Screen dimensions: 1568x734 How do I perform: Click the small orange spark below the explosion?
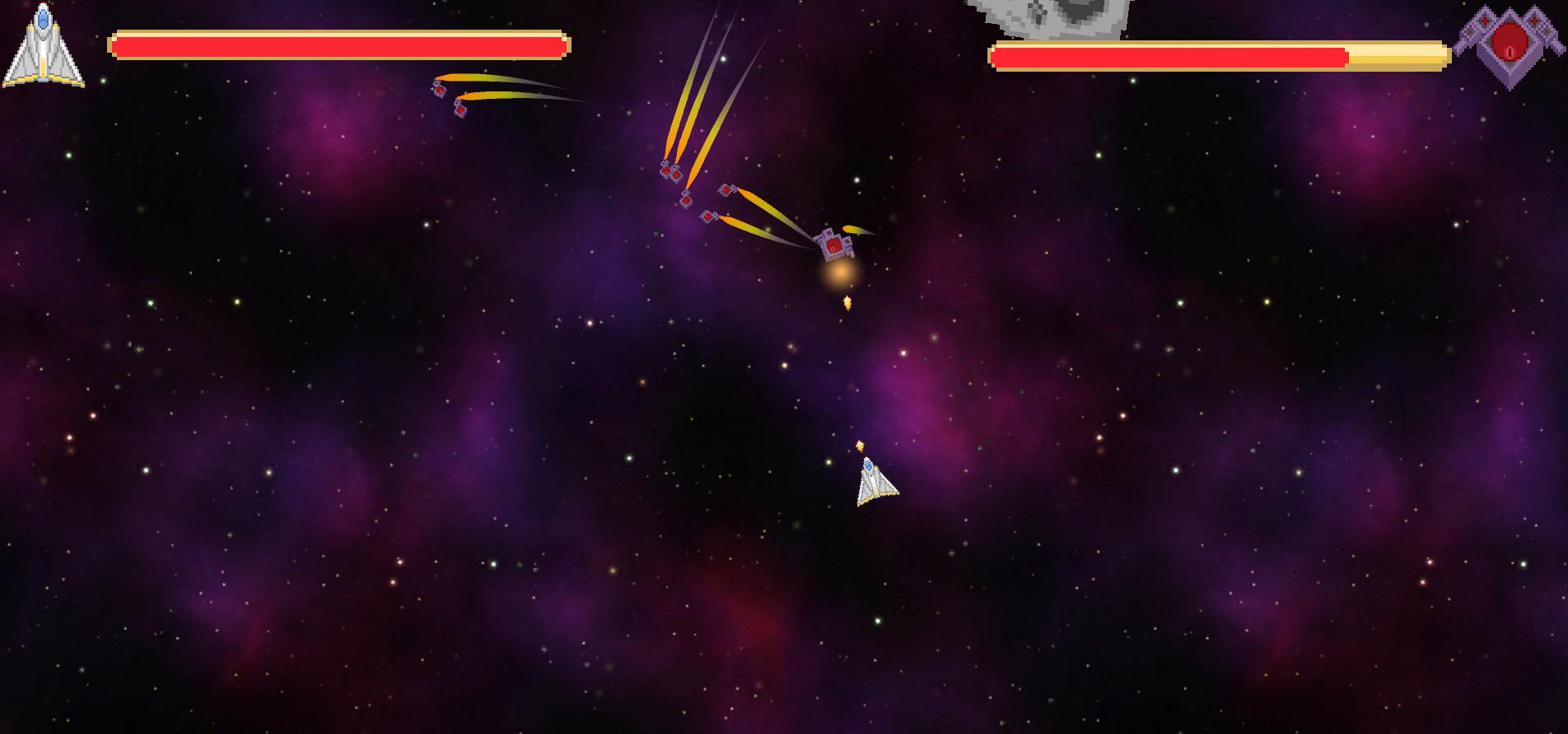(x=847, y=303)
